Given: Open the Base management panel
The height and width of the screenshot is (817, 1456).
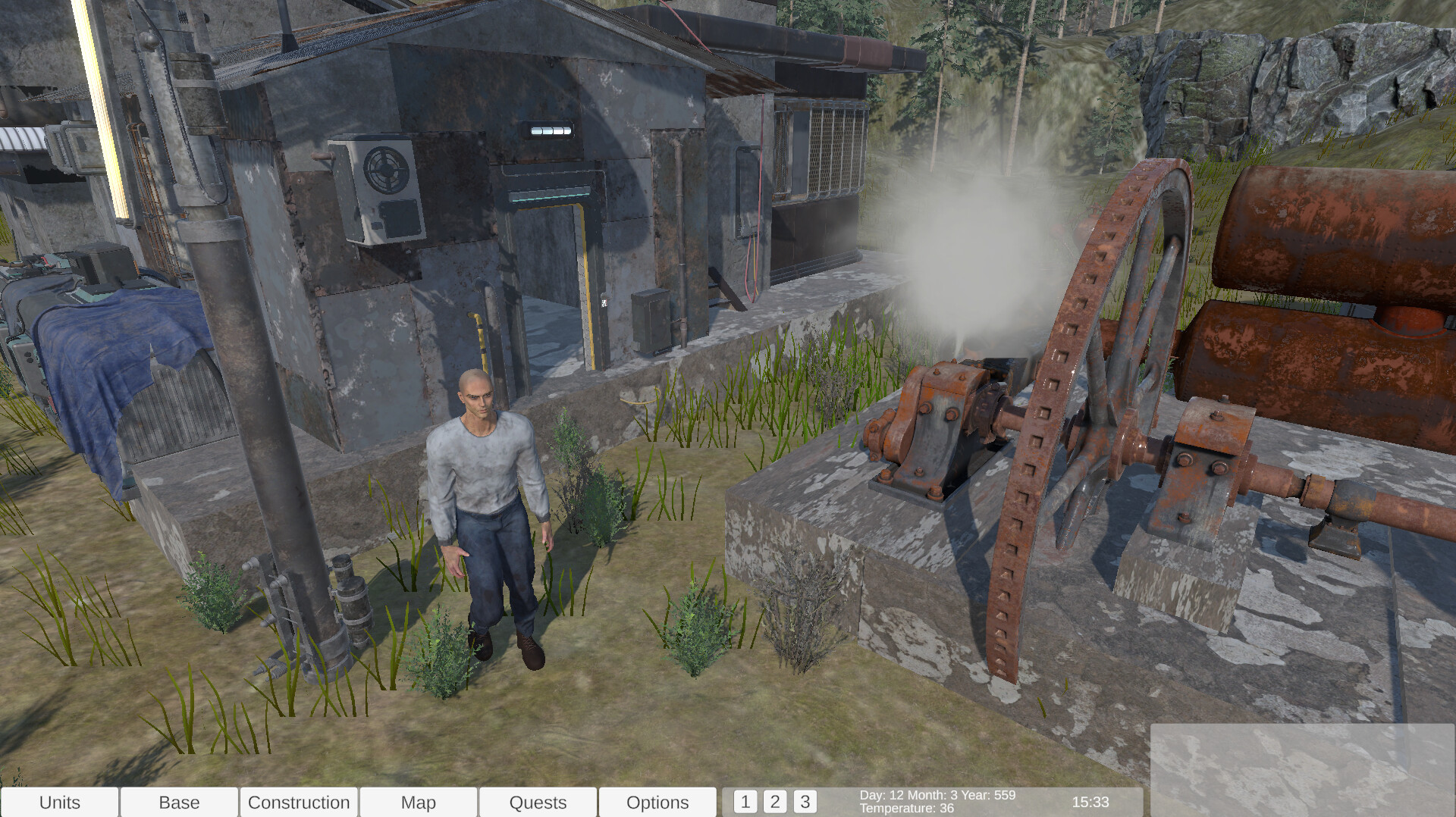Looking at the screenshot, I should 179,802.
